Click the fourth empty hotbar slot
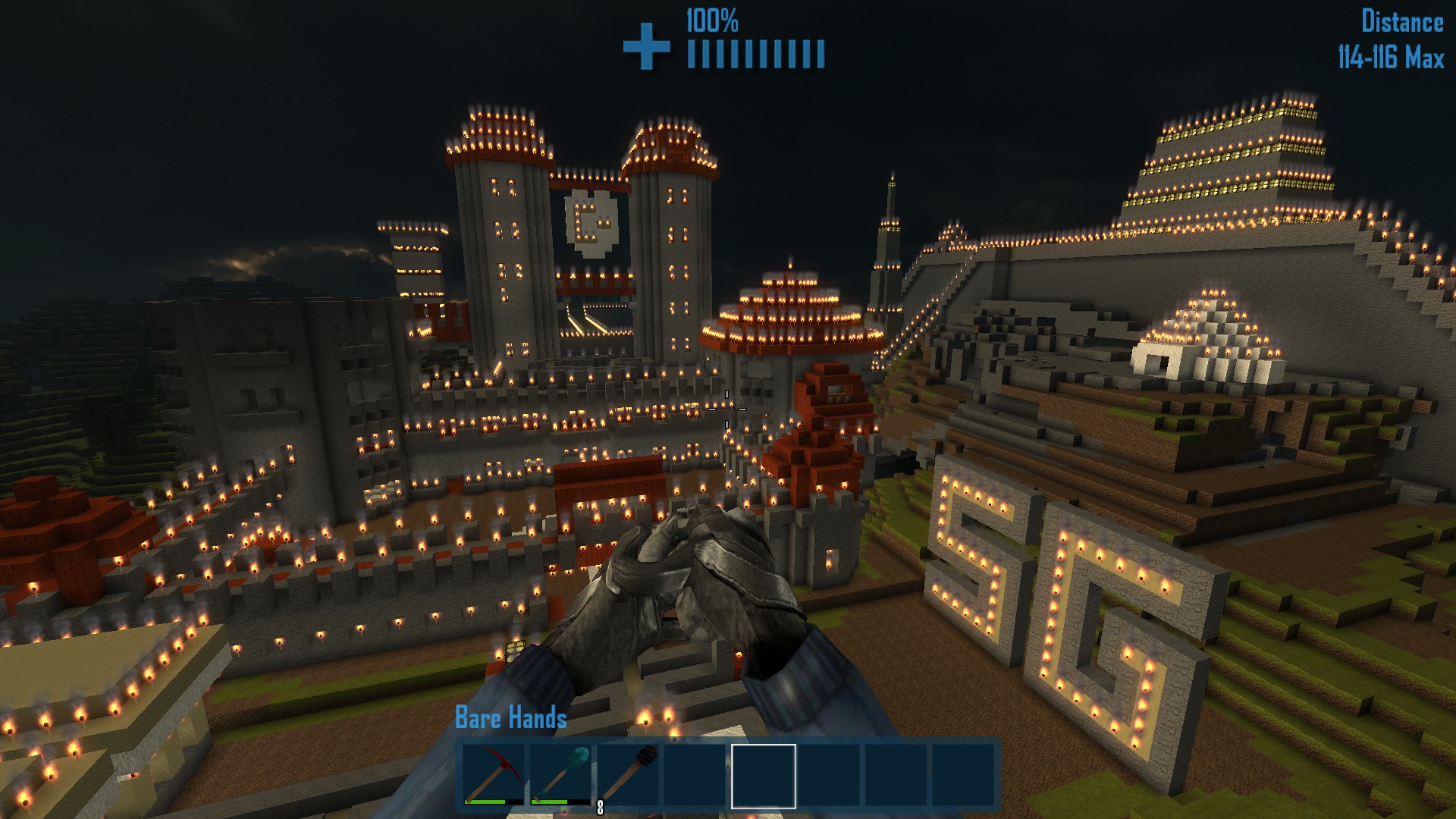1456x819 pixels. tap(695, 776)
